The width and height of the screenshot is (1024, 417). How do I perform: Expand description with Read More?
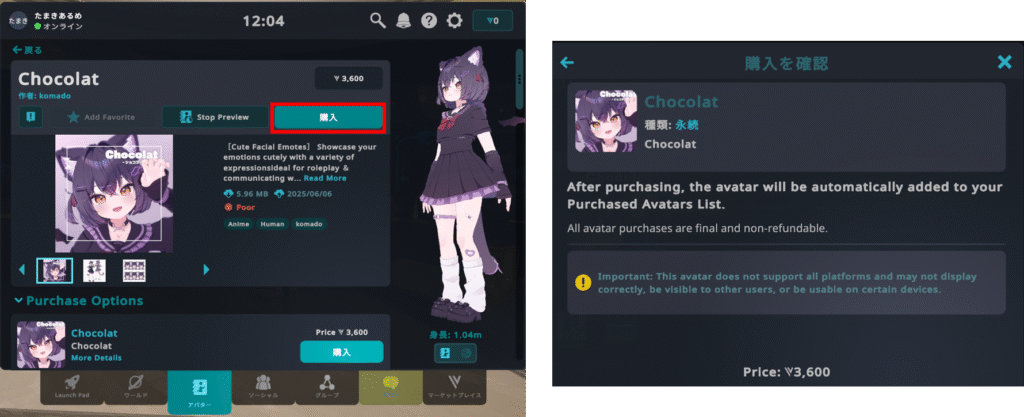pos(323,179)
